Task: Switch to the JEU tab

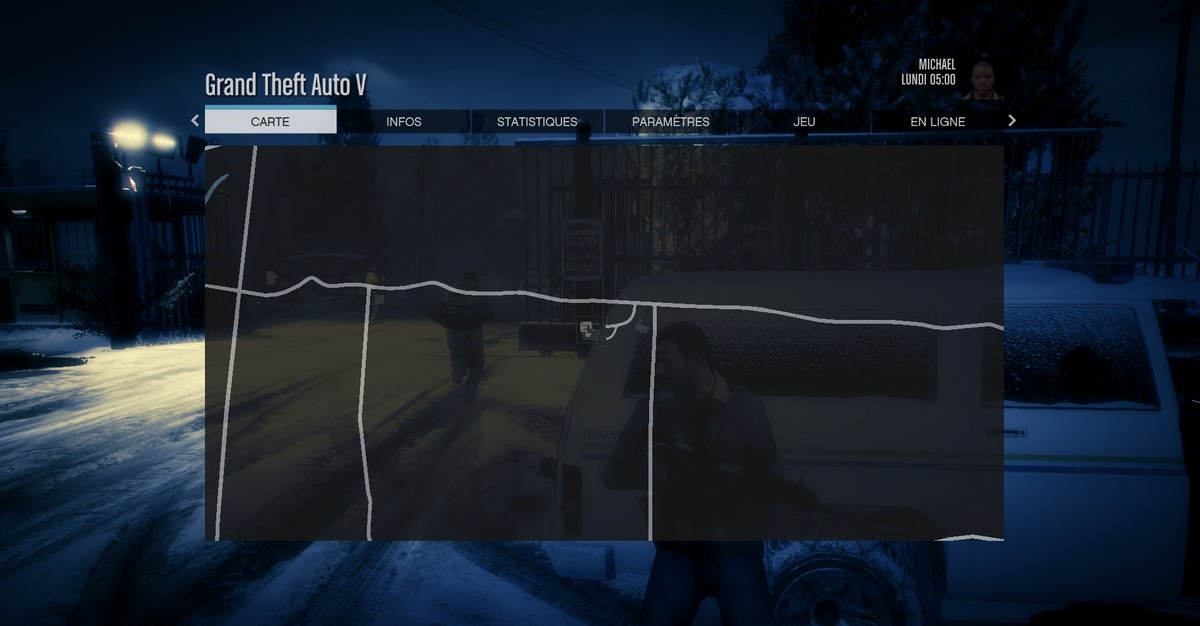Action: pyautogui.click(x=804, y=122)
